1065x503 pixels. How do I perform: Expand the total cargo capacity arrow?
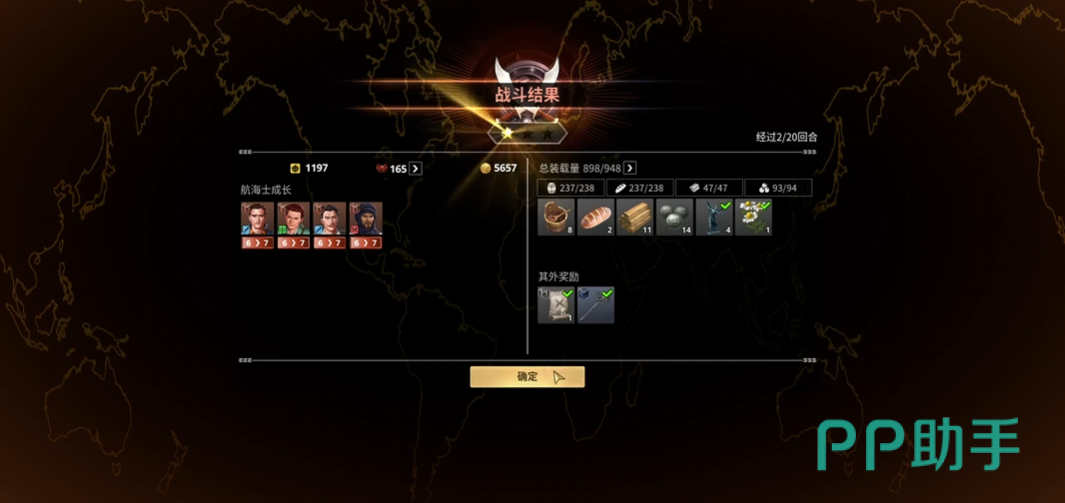(630, 168)
